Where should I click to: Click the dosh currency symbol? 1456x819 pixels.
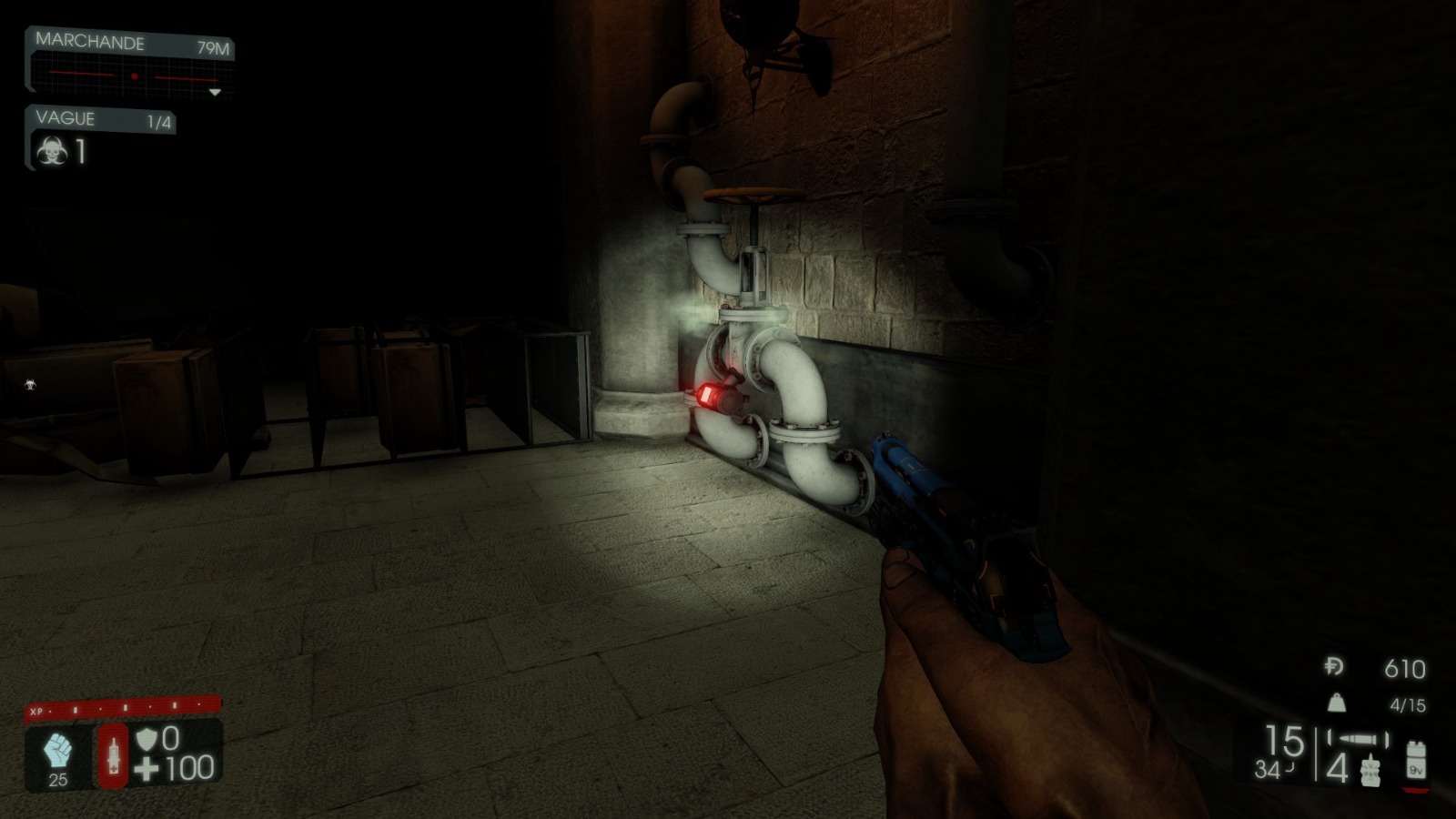(1333, 666)
